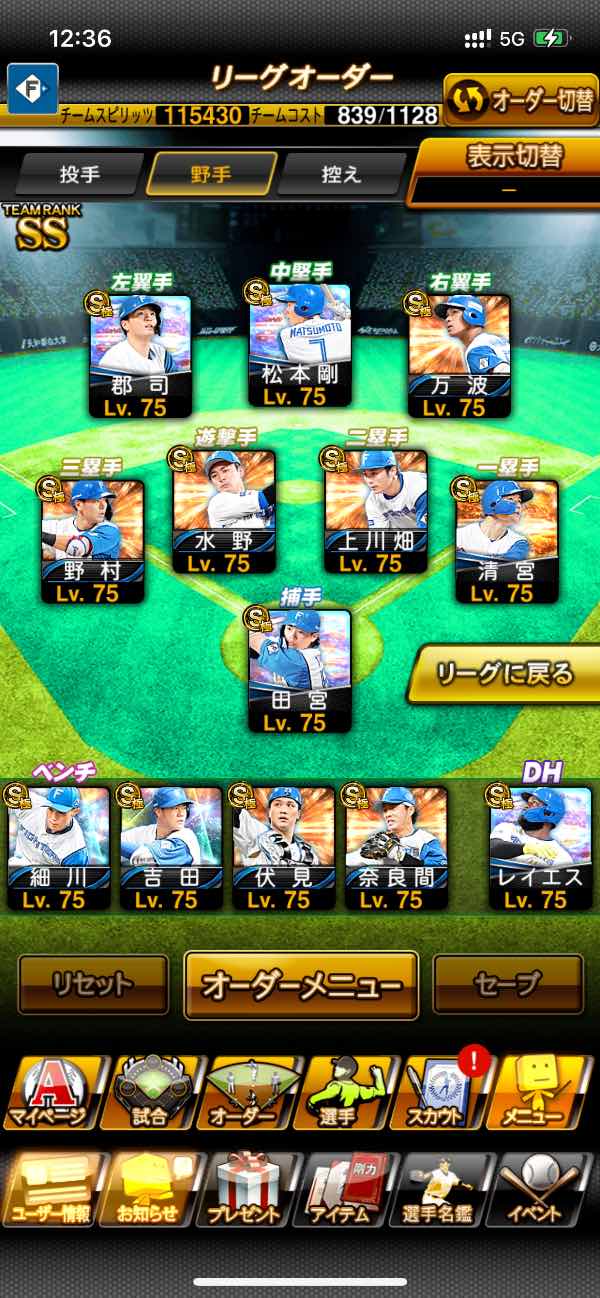Select the 控え tab
This screenshot has height=1298, width=600.
tap(340, 174)
